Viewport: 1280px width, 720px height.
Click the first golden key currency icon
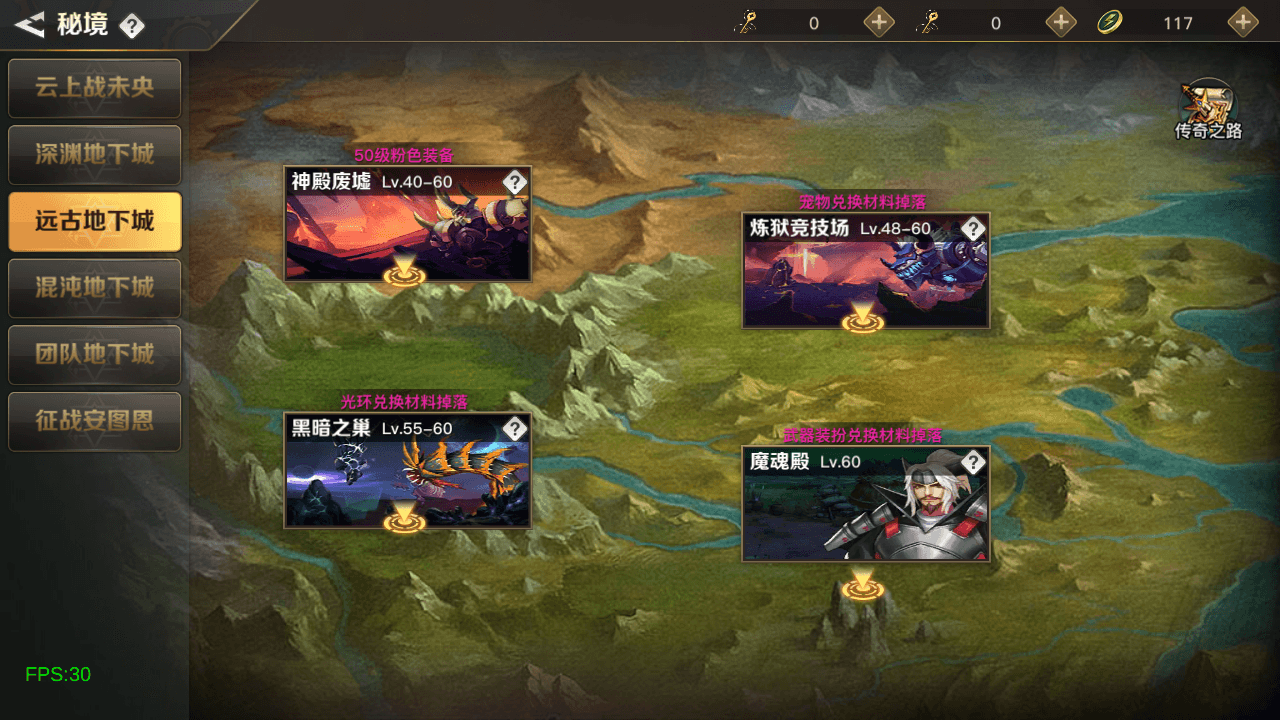[x=746, y=21]
